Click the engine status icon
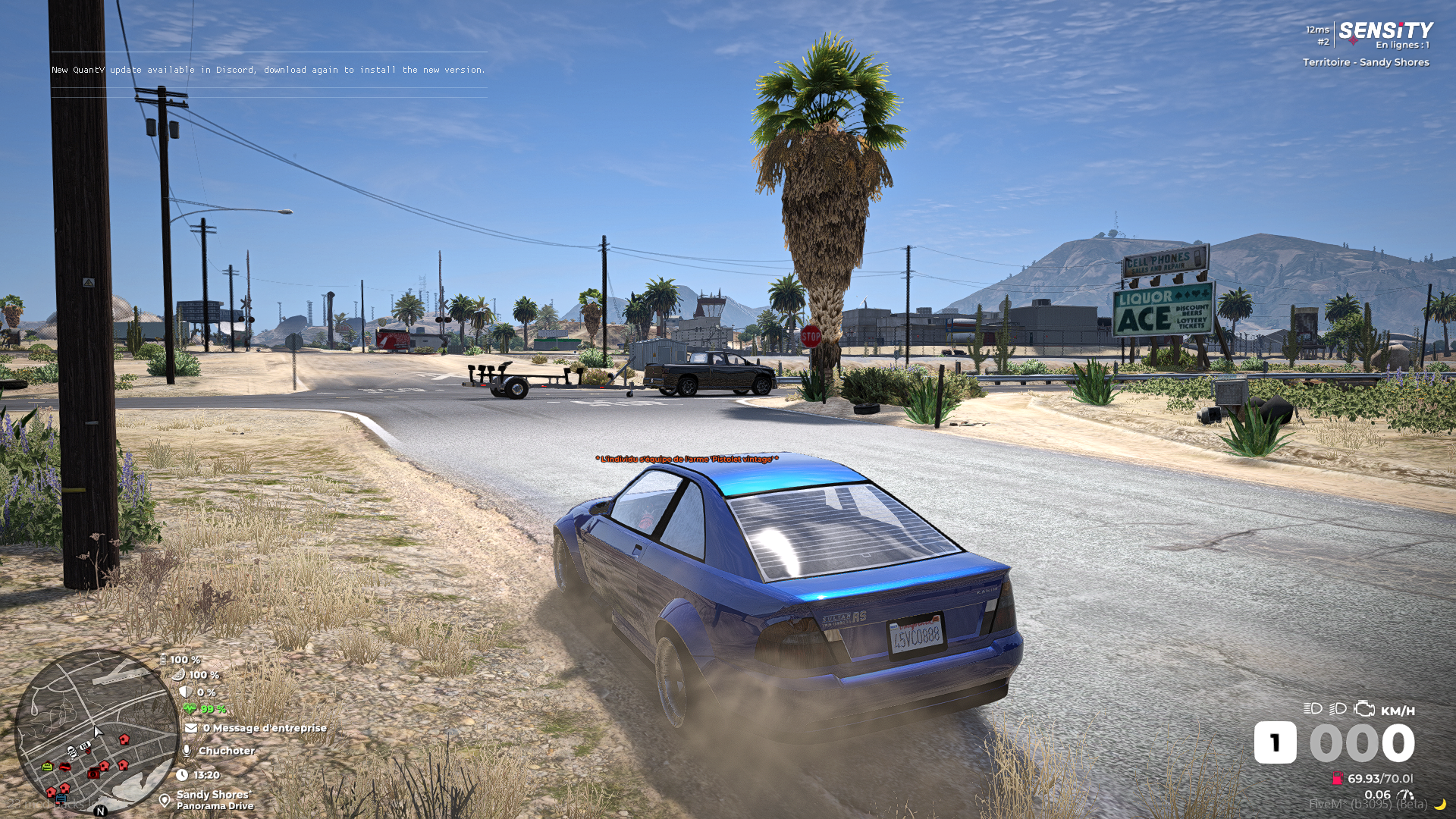The image size is (1456, 819). click(1364, 709)
